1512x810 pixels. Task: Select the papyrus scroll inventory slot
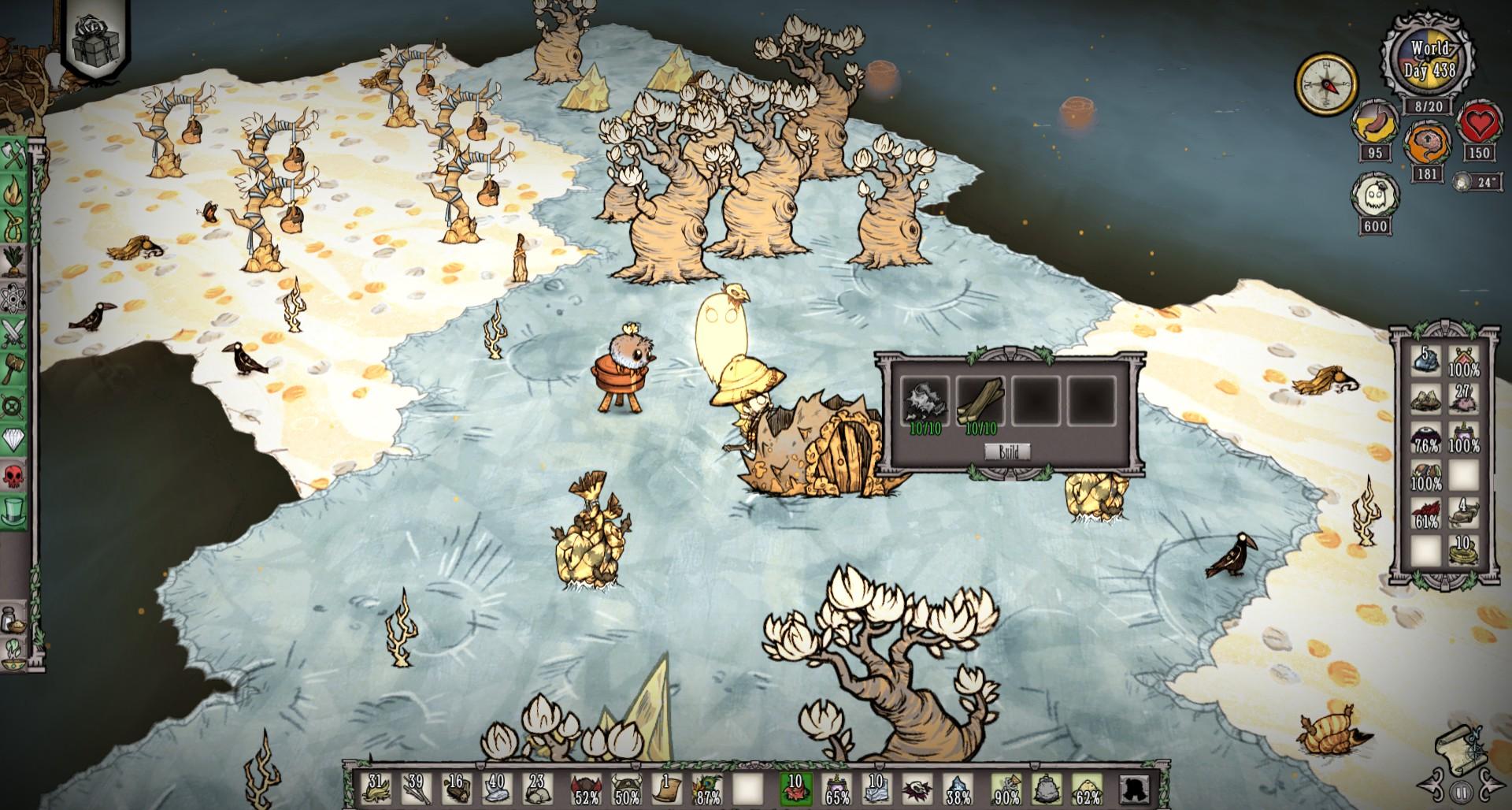click(668, 790)
